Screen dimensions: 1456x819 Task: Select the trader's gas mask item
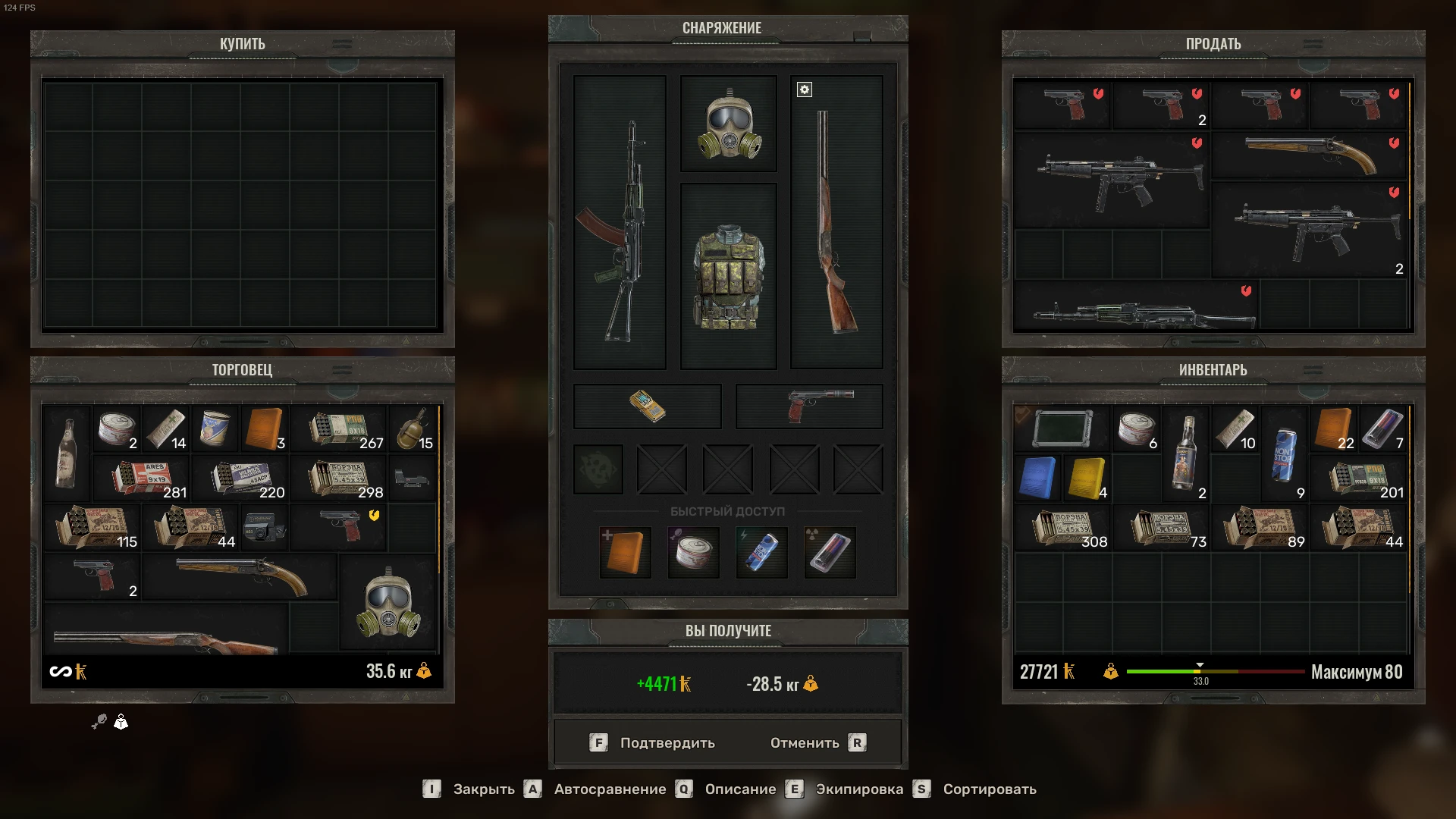click(388, 603)
